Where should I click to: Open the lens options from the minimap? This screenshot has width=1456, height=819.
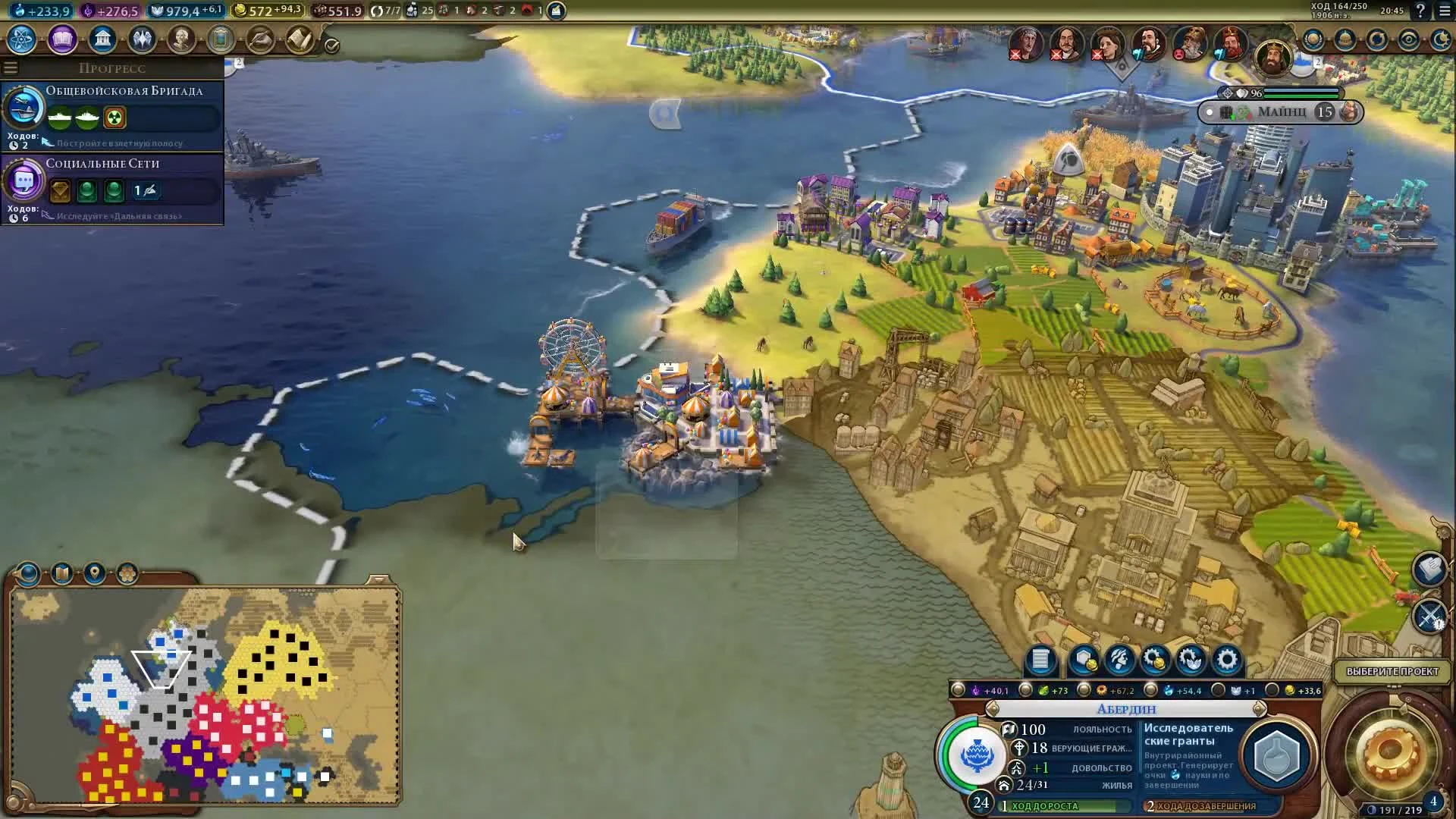pos(27,574)
